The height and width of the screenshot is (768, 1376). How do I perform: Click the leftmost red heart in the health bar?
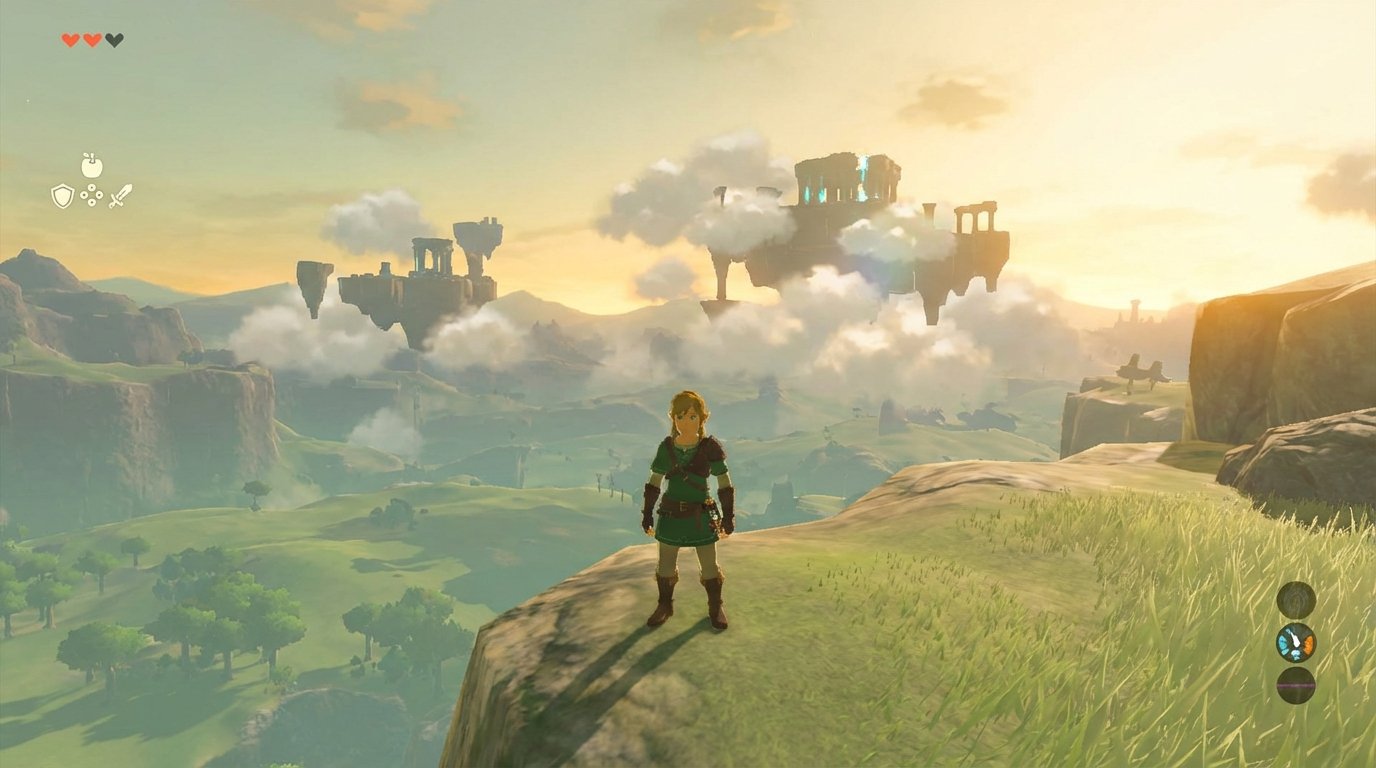click(x=70, y=40)
